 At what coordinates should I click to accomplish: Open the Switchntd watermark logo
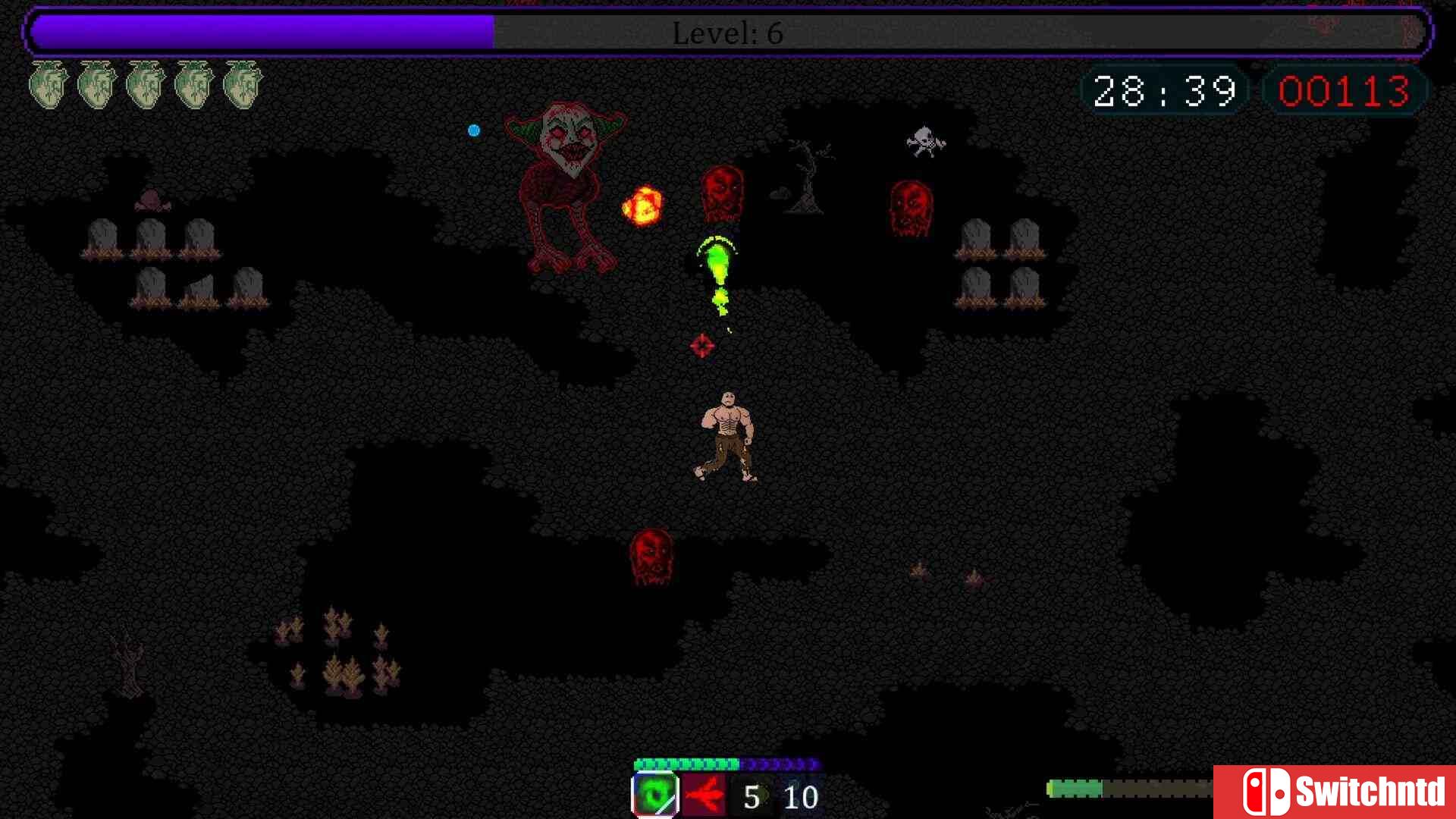(1335, 792)
